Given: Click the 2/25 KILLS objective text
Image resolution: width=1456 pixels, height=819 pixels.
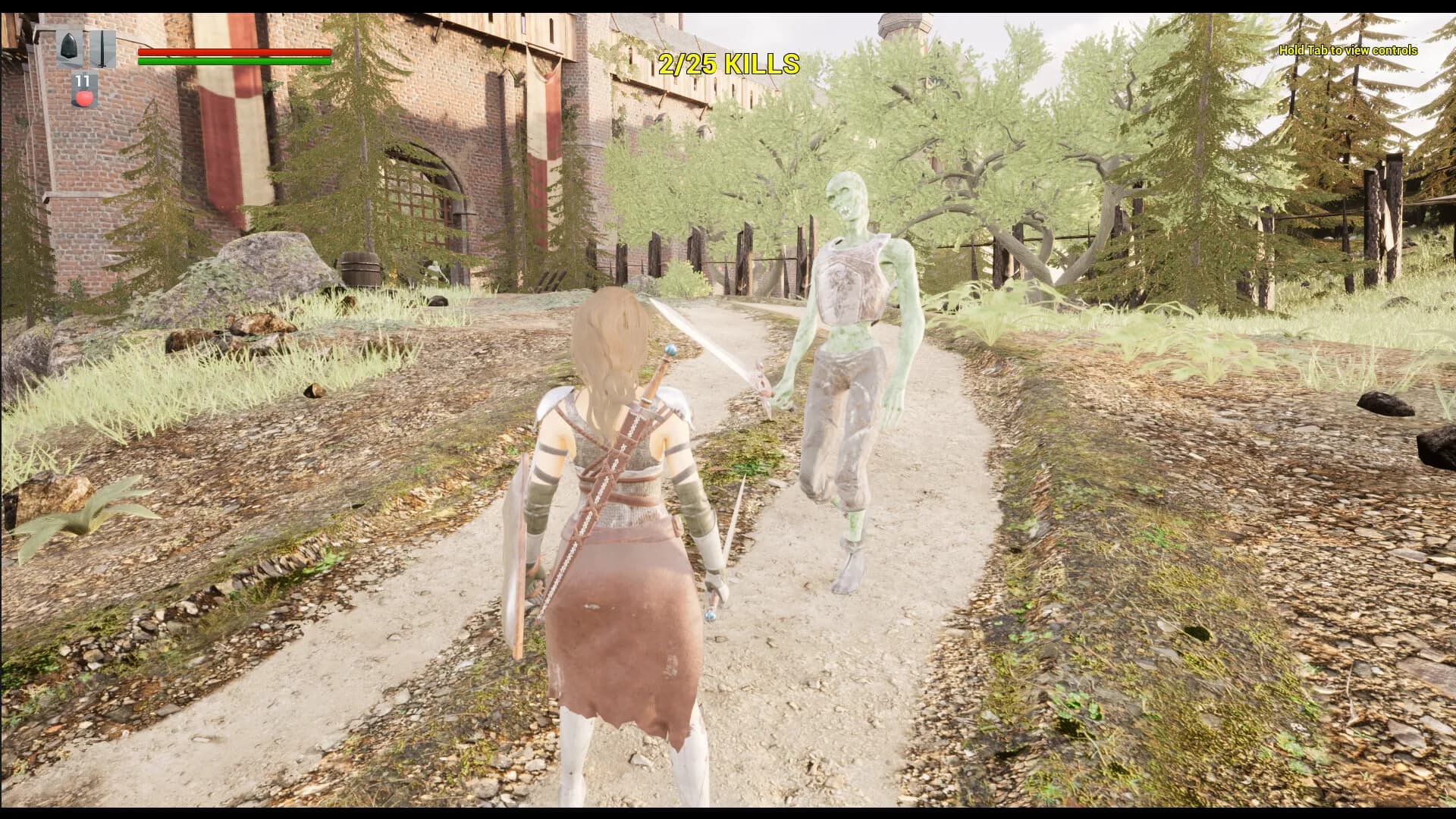Looking at the screenshot, I should click(730, 64).
